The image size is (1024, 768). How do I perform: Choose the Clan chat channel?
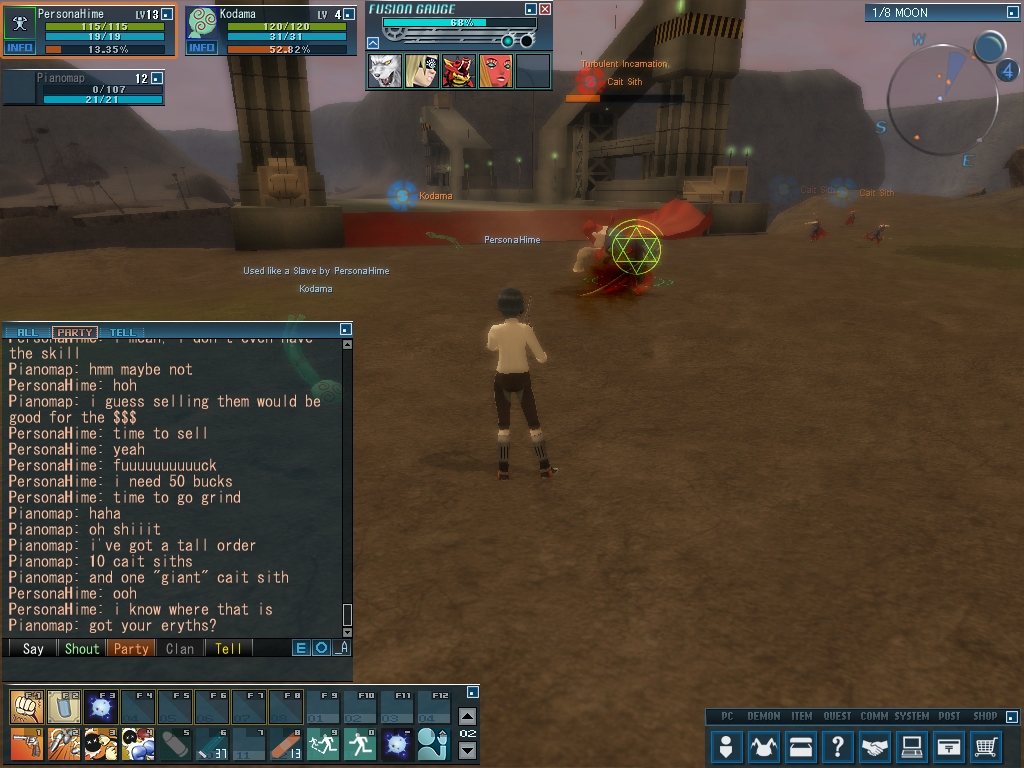(x=180, y=648)
